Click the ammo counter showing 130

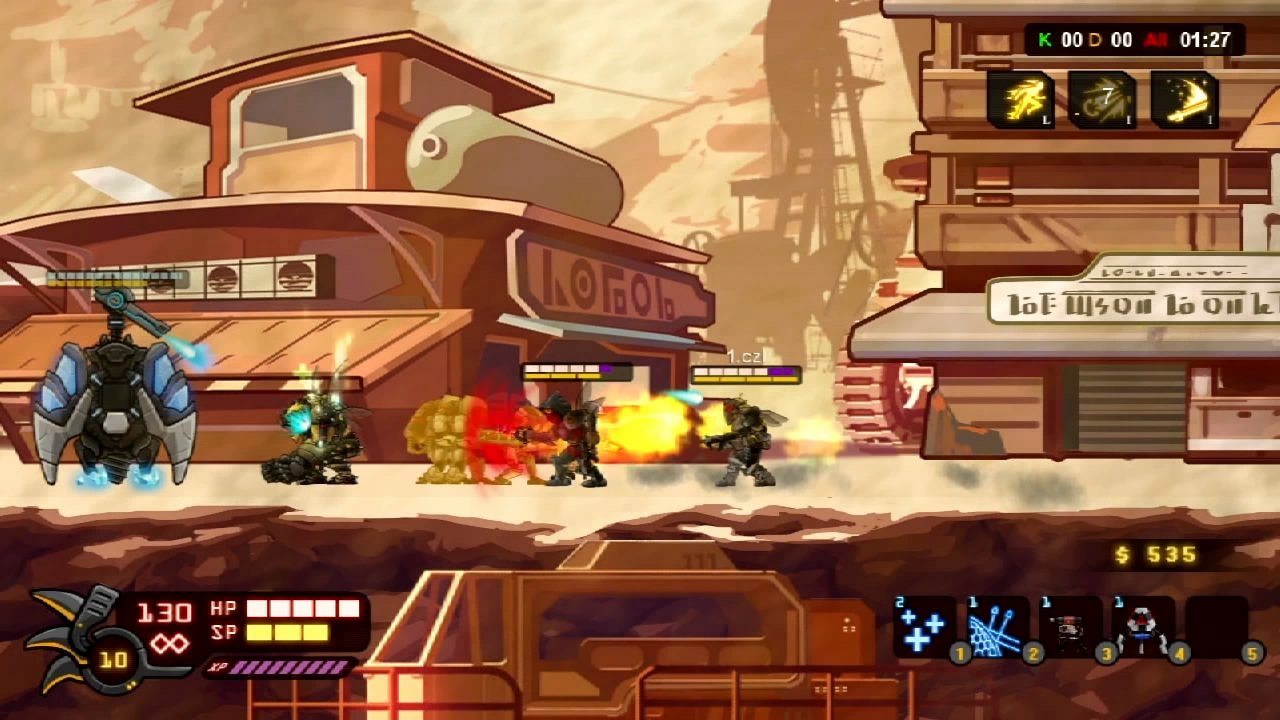click(167, 611)
